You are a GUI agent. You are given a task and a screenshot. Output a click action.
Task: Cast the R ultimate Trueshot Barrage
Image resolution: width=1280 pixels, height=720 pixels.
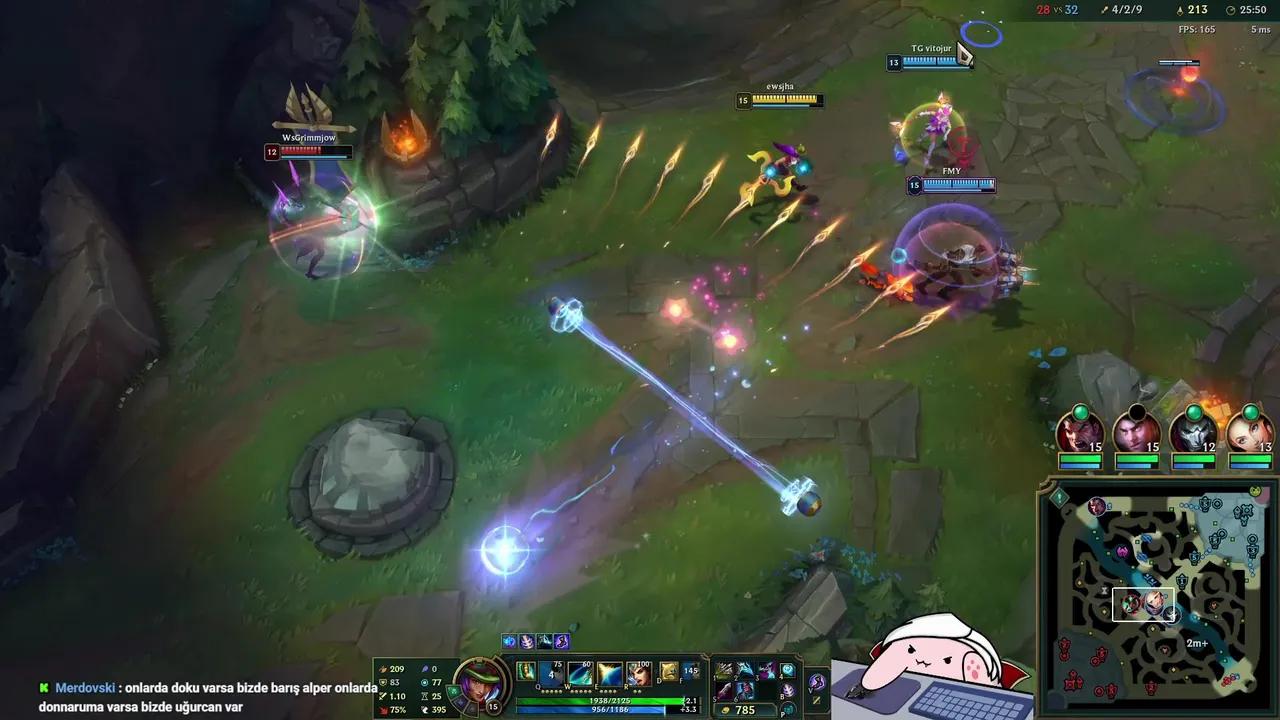pos(637,673)
